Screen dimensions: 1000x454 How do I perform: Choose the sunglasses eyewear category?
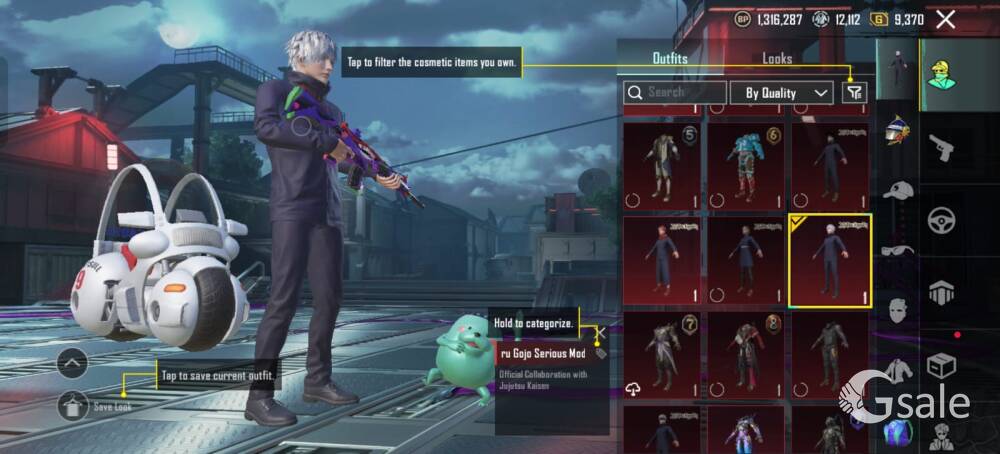pos(897,250)
